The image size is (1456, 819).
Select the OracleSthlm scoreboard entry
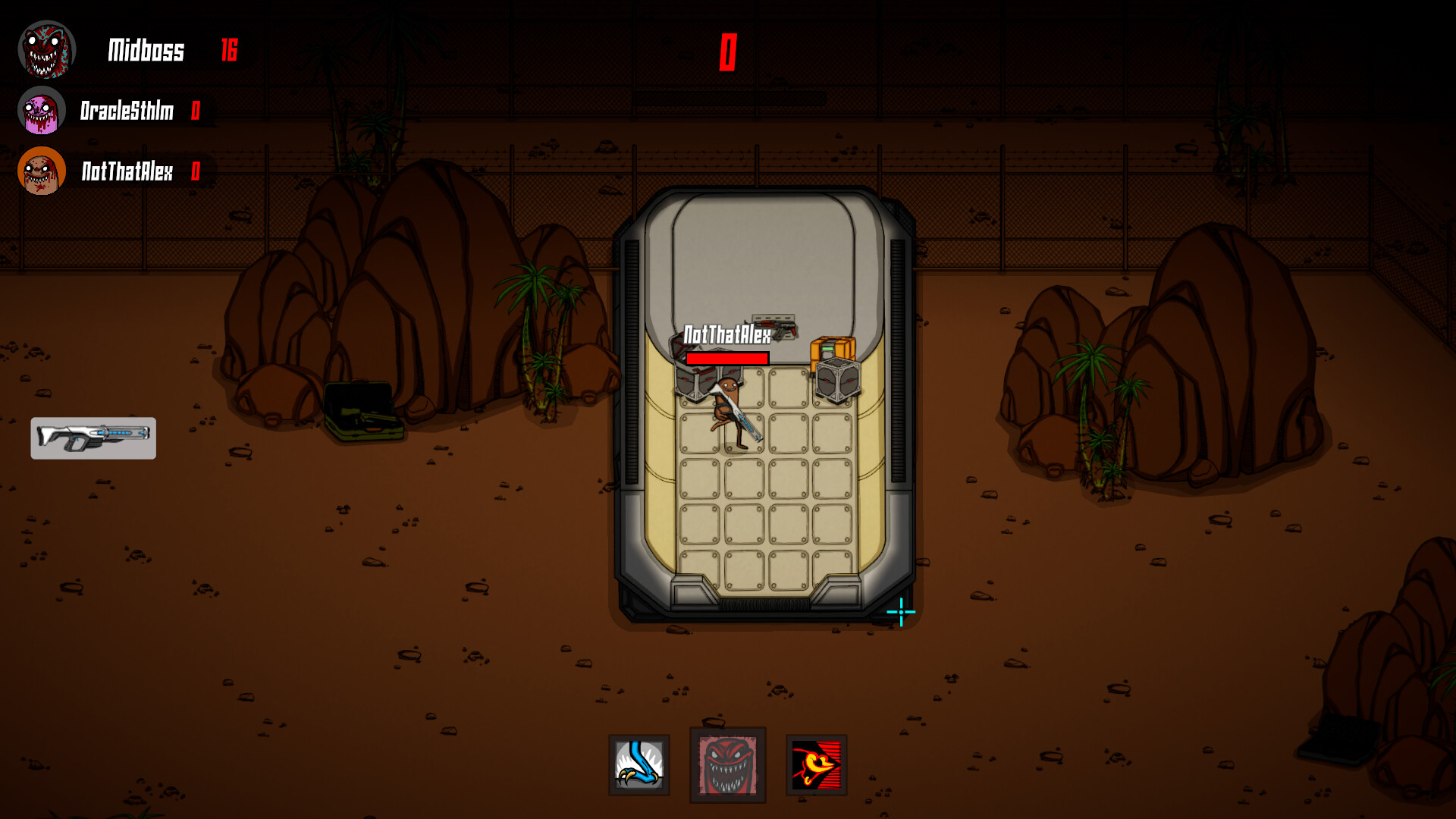coord(127,111)
